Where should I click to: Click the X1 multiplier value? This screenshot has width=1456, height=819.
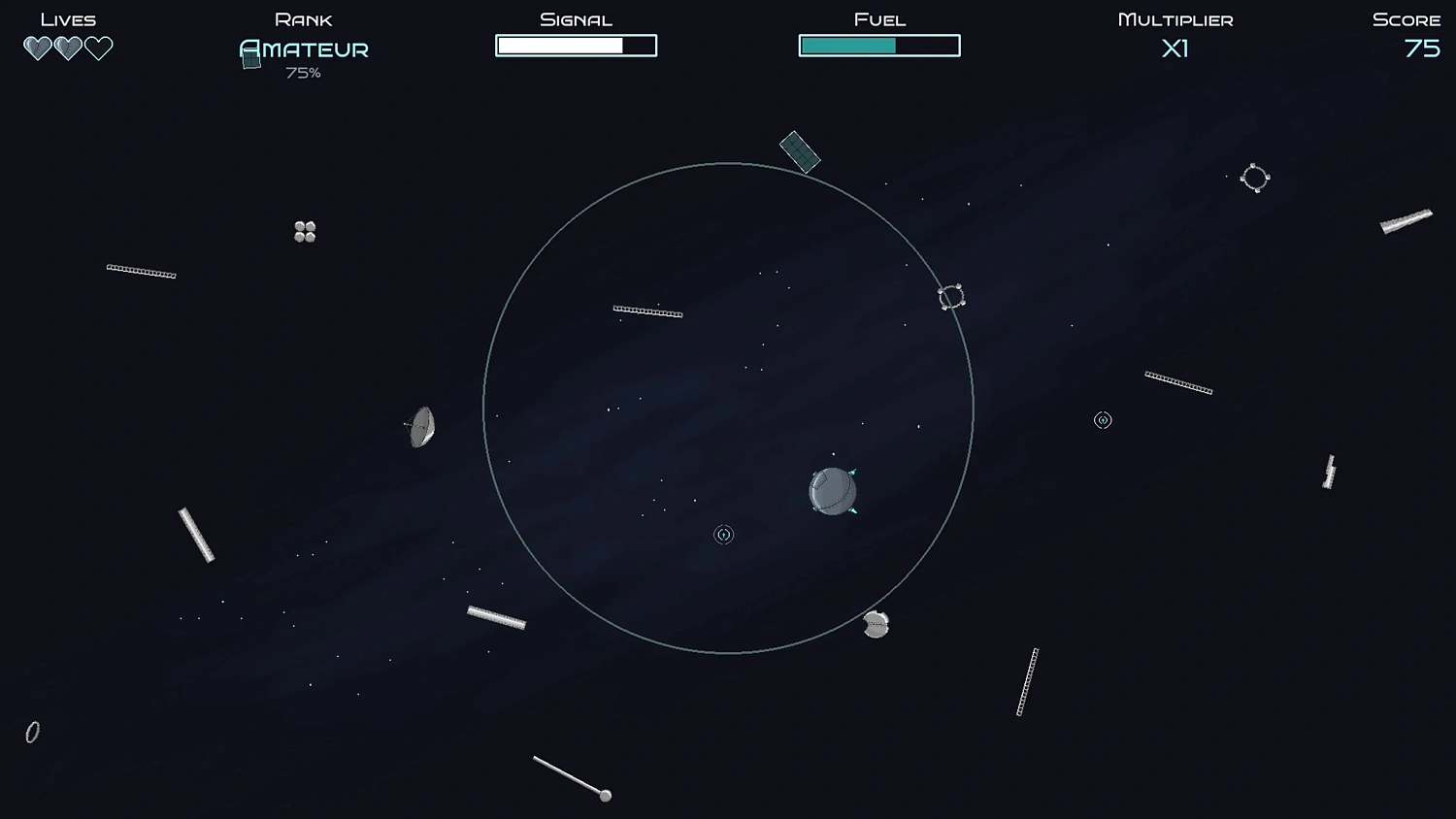pos(1175,49)
